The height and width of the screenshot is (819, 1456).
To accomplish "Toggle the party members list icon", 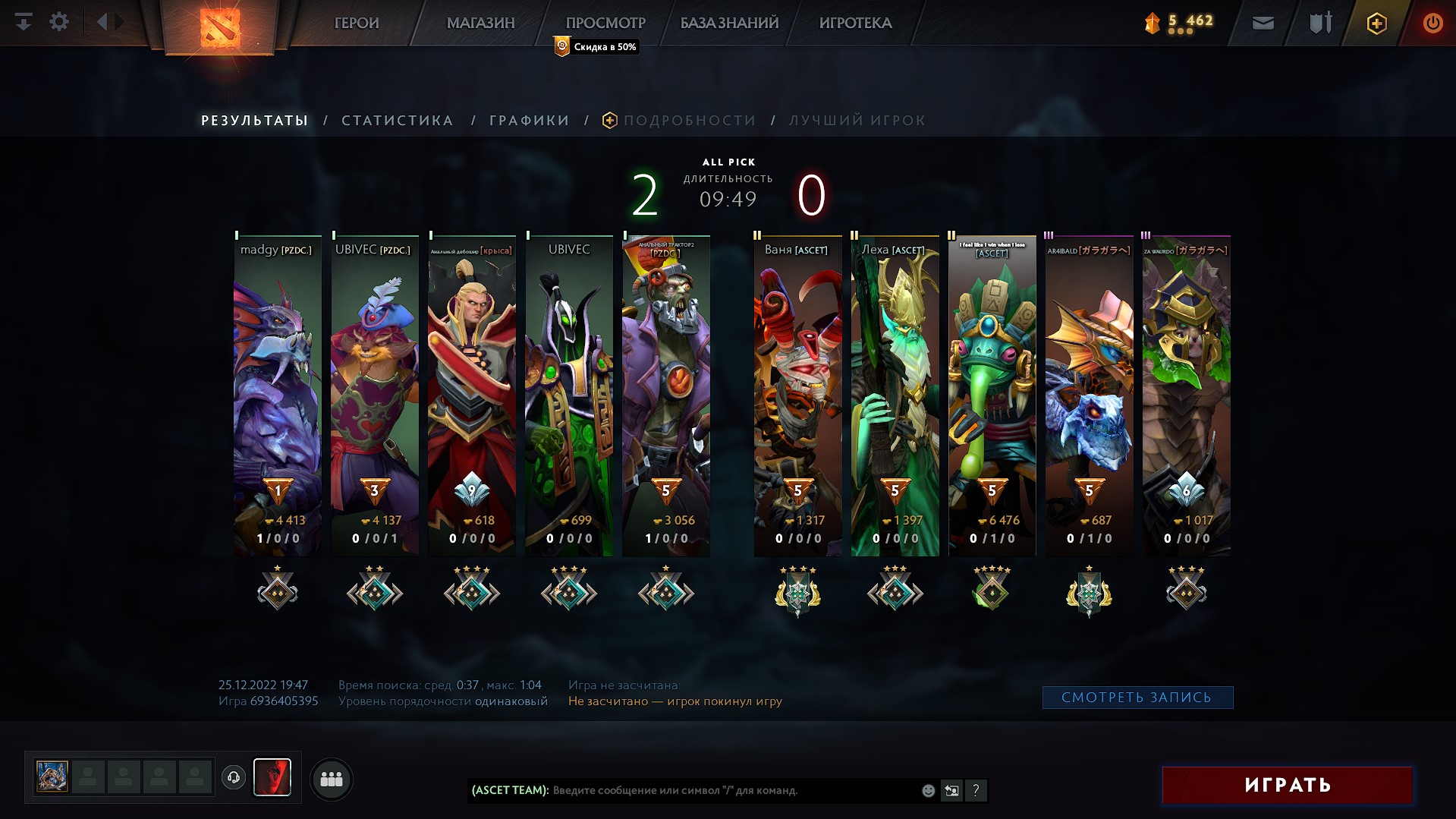I will [332, 779].
